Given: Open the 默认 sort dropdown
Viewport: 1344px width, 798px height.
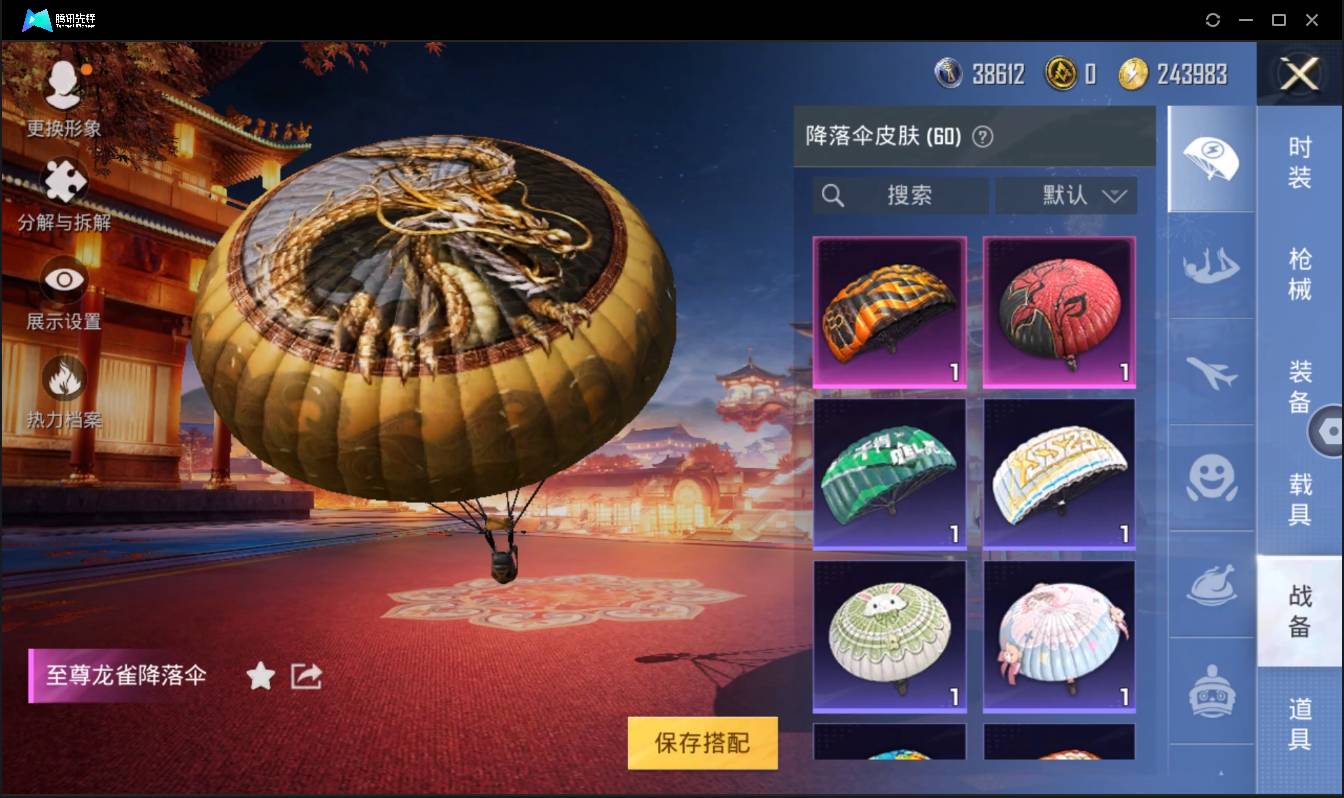Looking at the screenshot, I should [x=1066, y=196].
